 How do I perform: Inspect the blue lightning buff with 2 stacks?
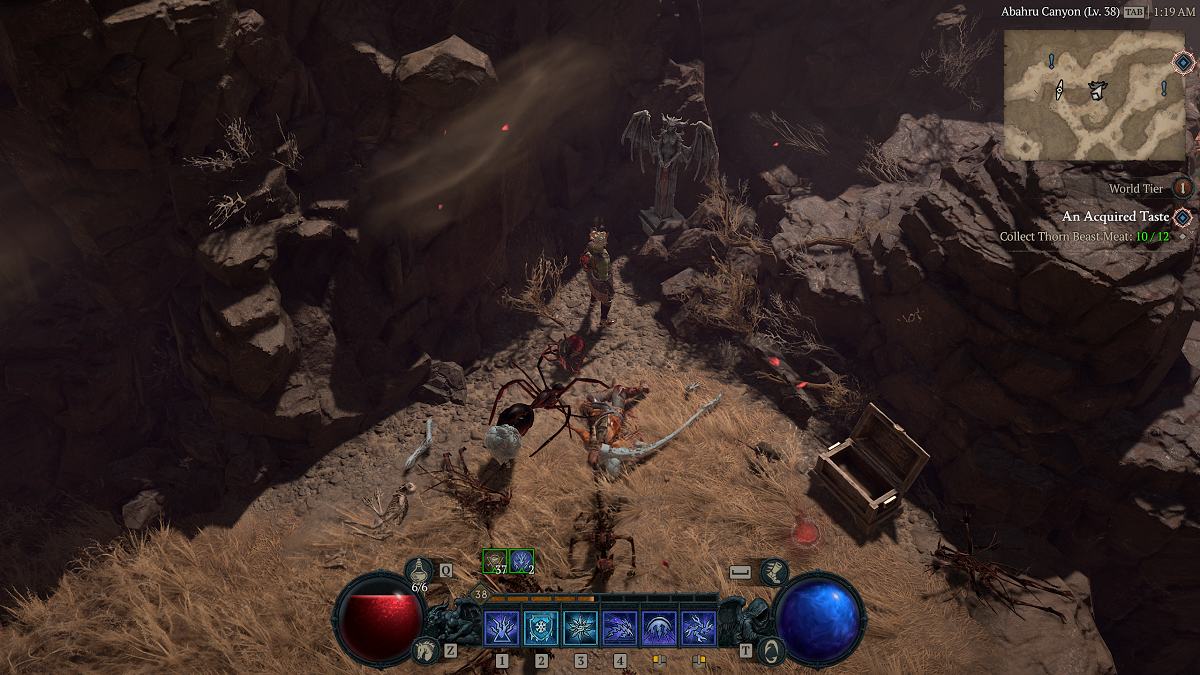[521, 562]
